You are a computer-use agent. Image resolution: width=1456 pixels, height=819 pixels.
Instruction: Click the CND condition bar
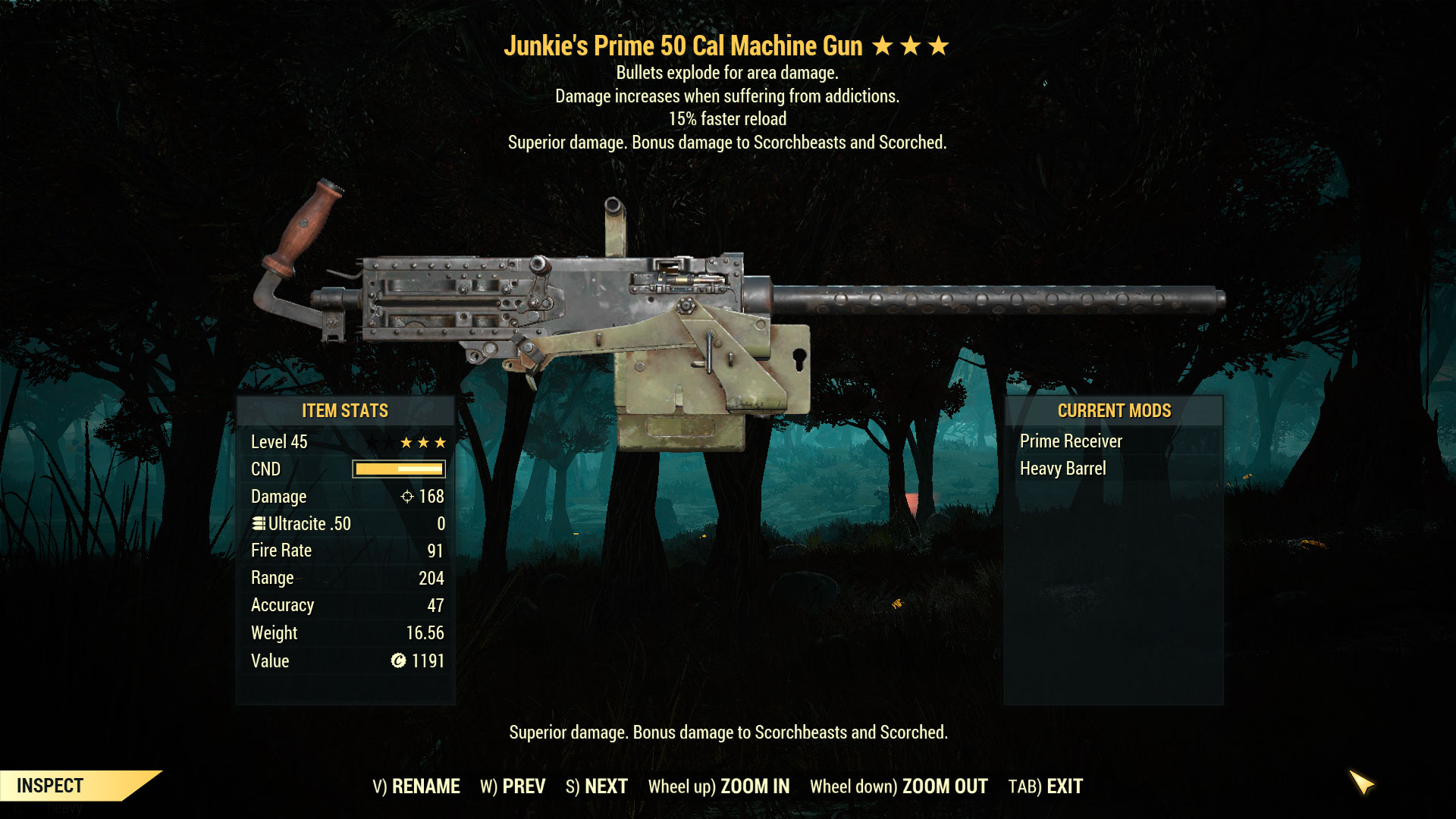point(398,469)
